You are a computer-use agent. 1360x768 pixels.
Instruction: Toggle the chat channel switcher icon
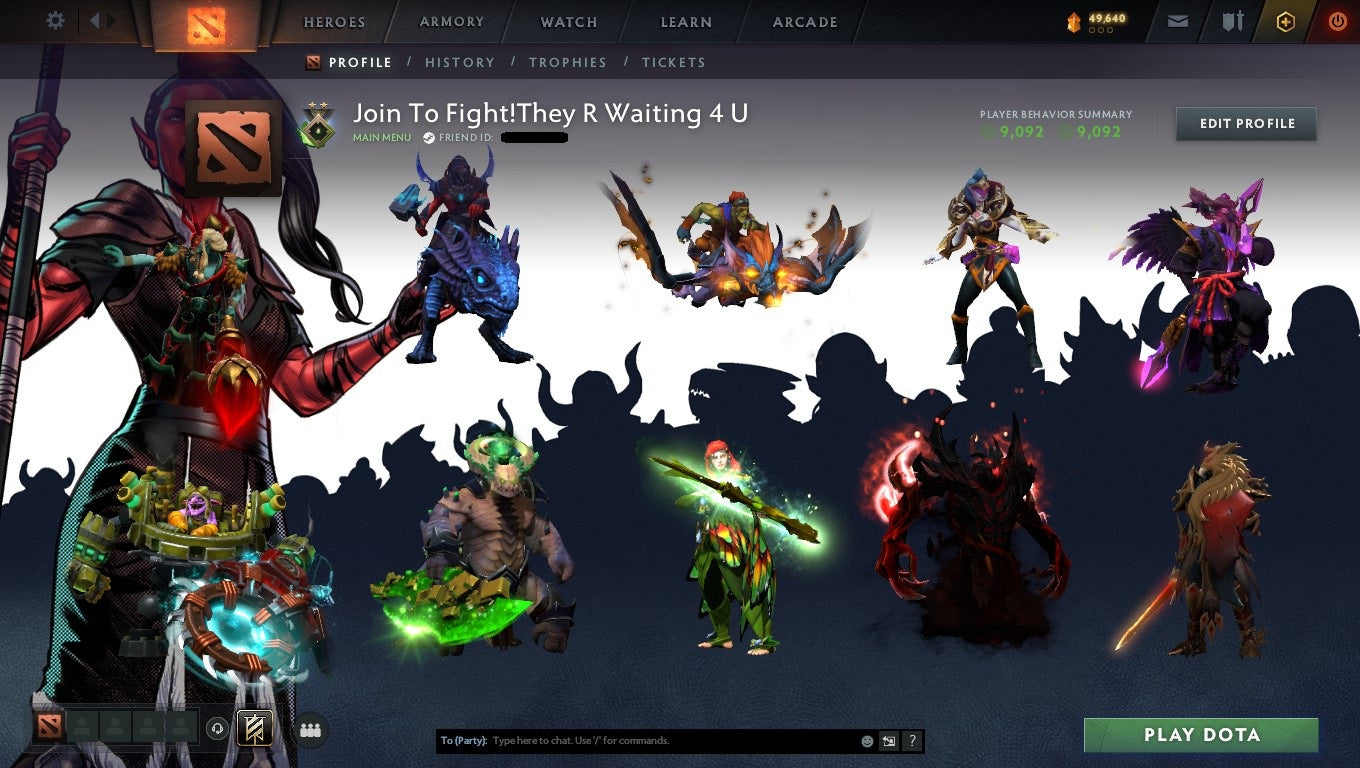pyautogui.click(x=888, y=740)
